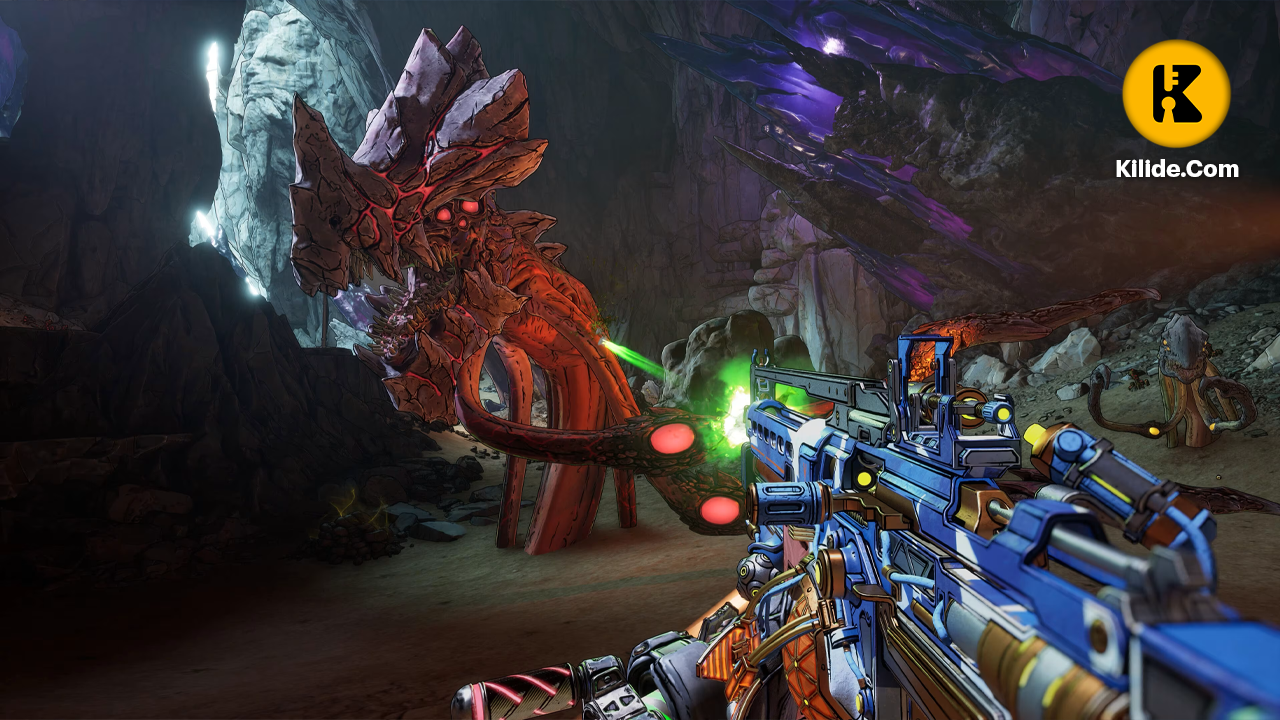
Task: Open the Kilide.Com watermark text
Action: click(x=1177, y=169)
